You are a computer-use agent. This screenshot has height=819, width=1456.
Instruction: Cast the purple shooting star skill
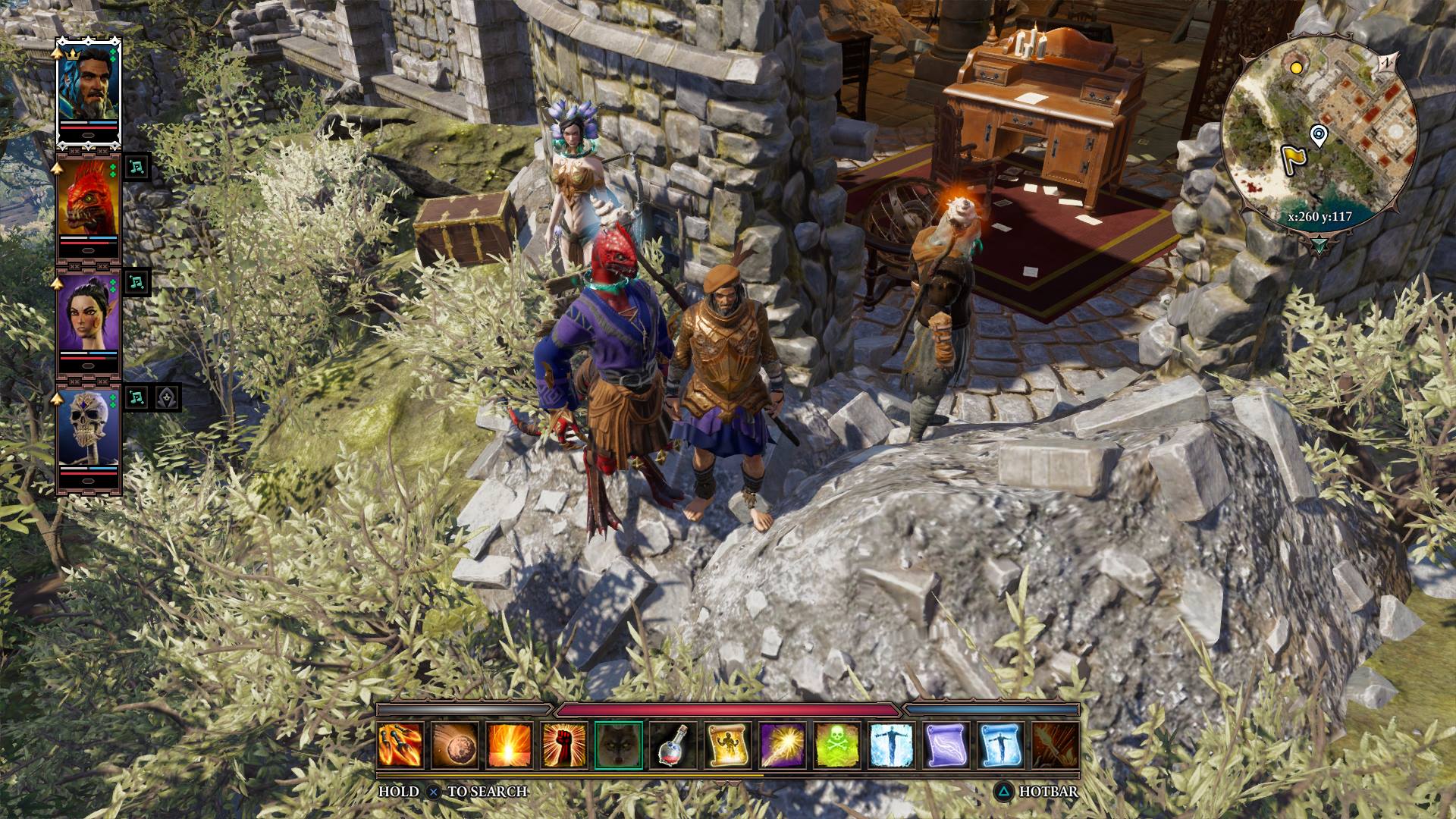pos(783,745)
